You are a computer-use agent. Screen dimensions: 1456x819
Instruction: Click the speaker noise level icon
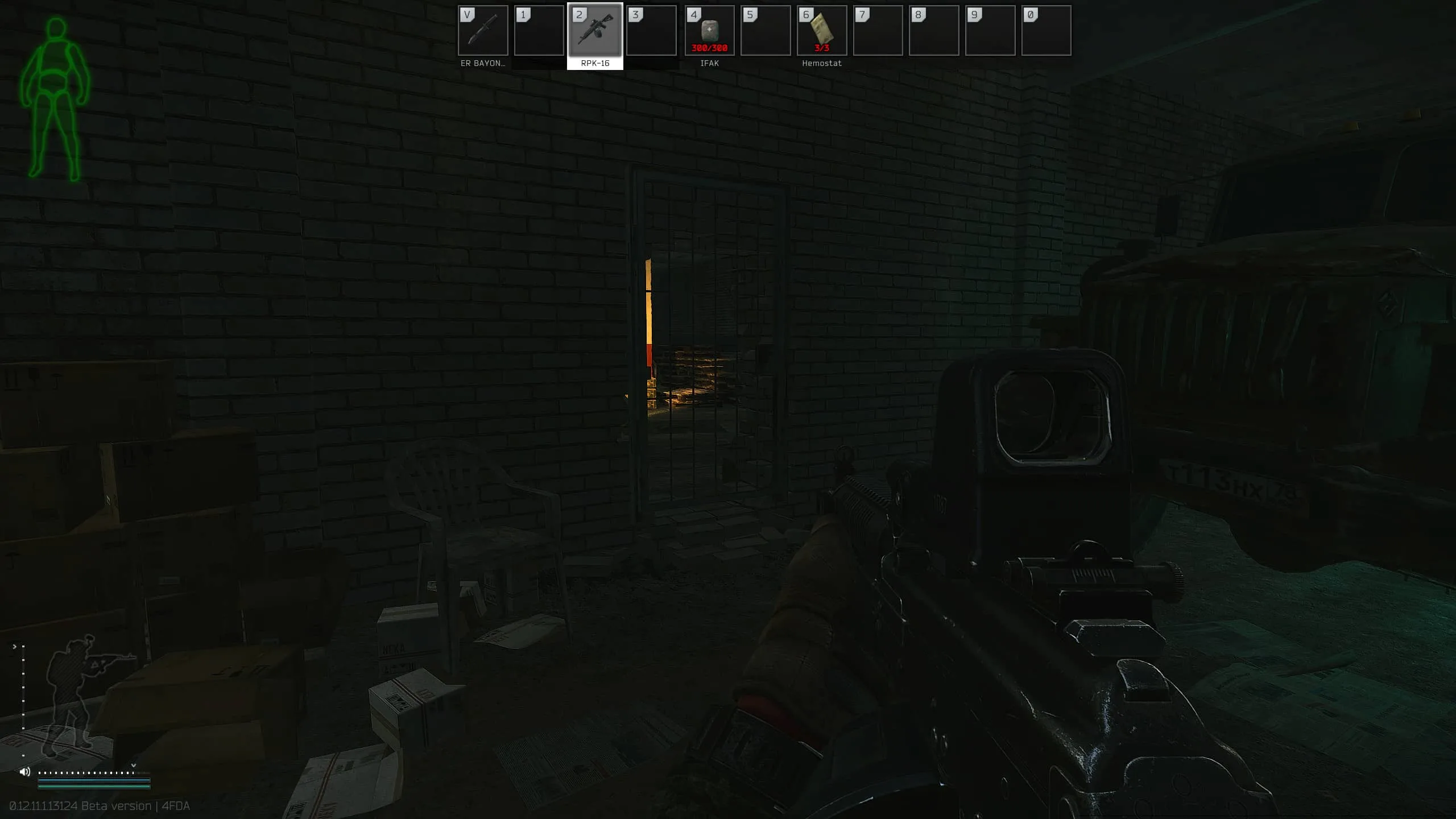click(x=25, y=772)
